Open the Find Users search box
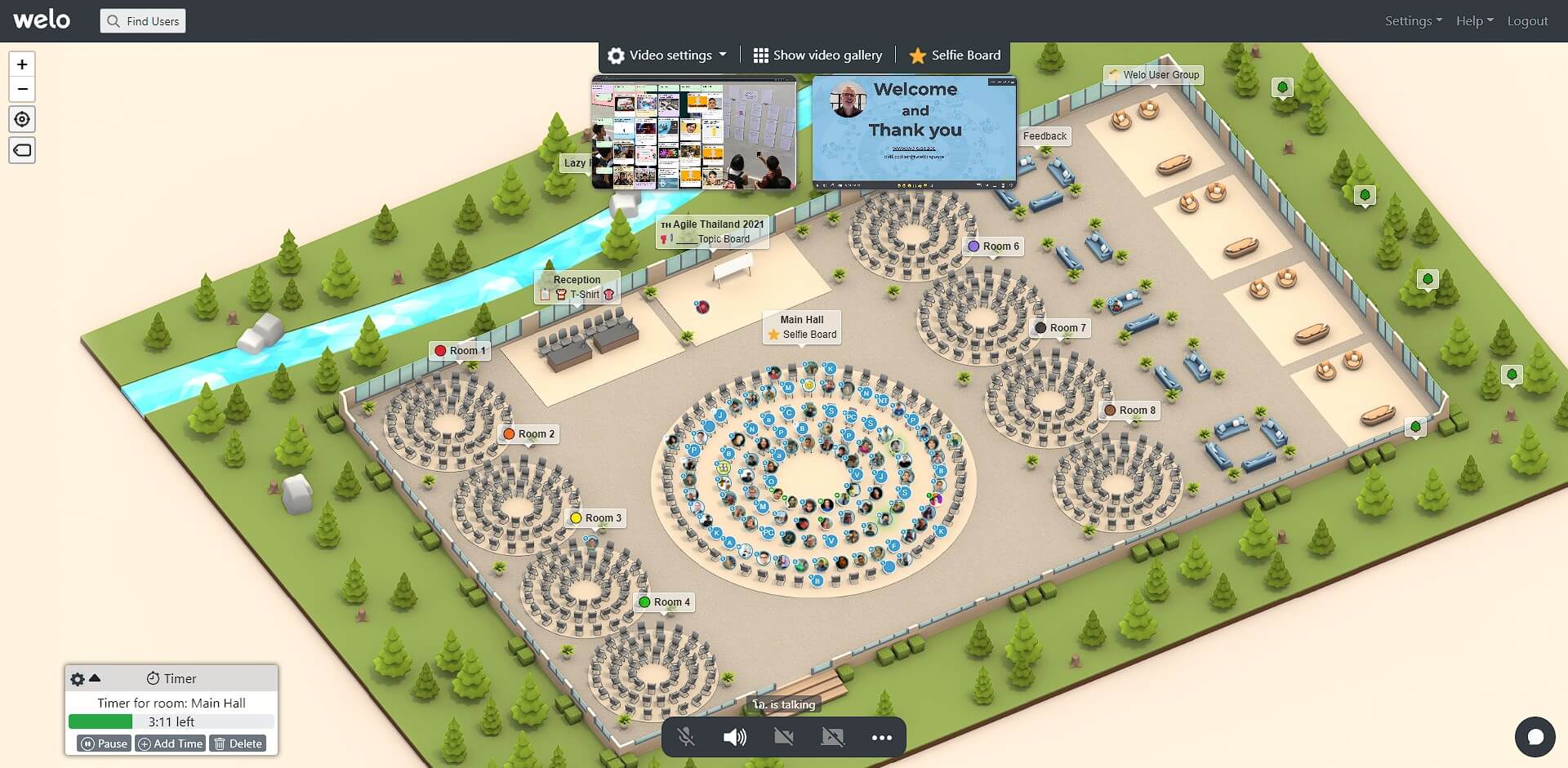Image resolution: width=1568 pixels, height=768 pixels. click(x=143, y=21)
